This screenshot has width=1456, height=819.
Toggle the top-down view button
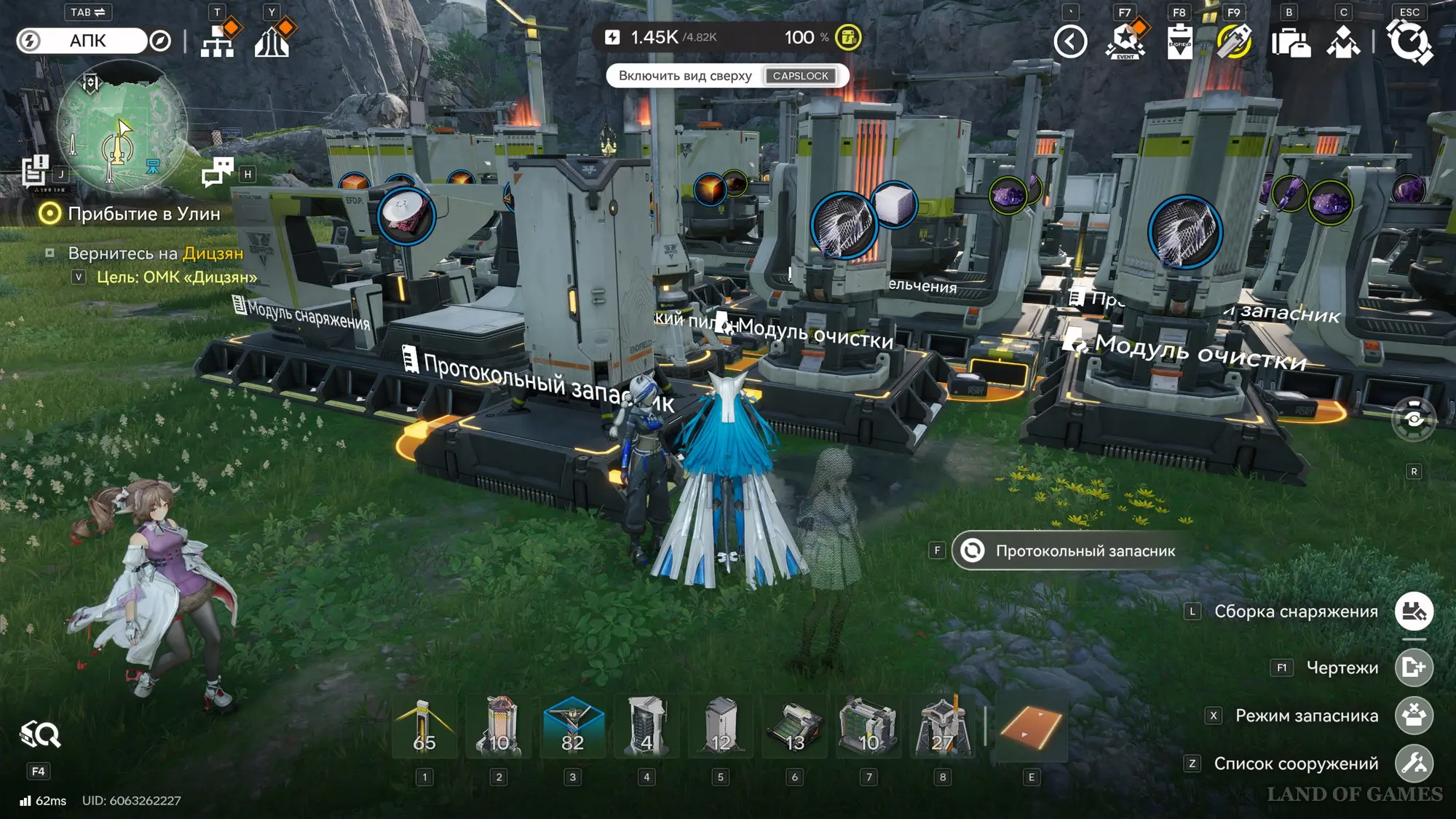tap(727, 76)
